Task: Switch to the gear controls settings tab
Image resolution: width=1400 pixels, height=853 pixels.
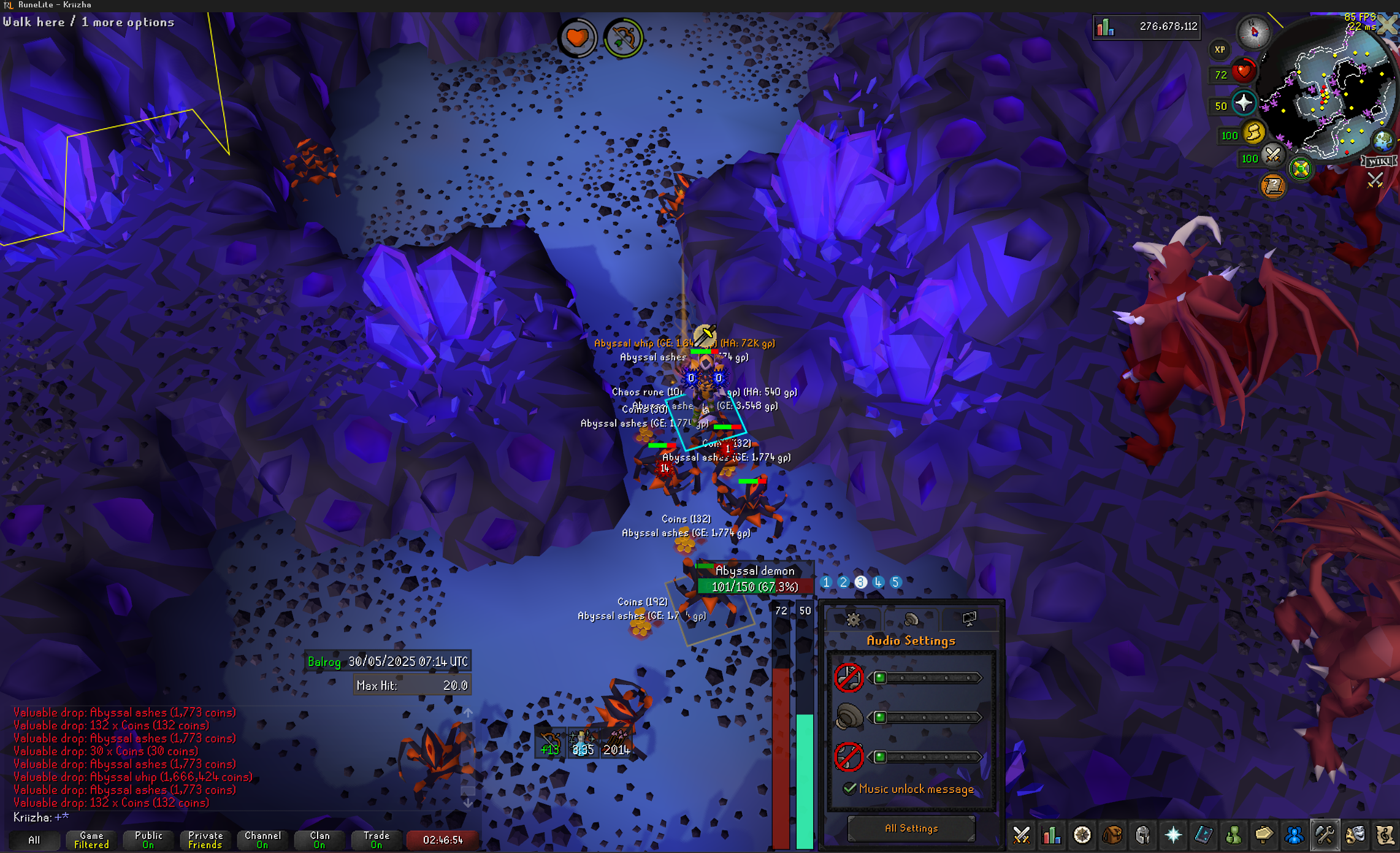Action: [852, 619]
